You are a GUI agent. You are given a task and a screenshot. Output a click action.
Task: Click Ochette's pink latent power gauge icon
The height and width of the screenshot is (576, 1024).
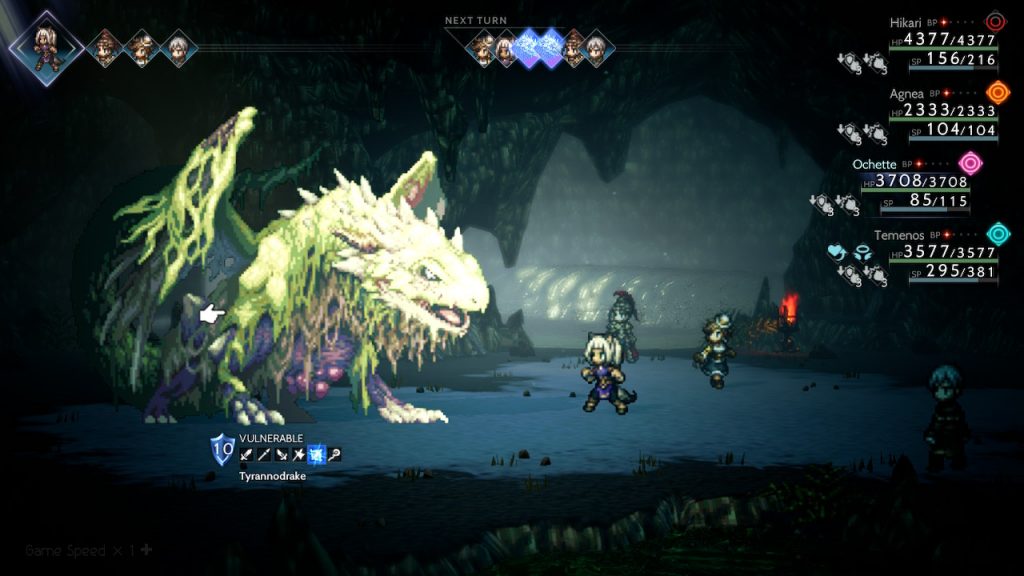point(970,163)
